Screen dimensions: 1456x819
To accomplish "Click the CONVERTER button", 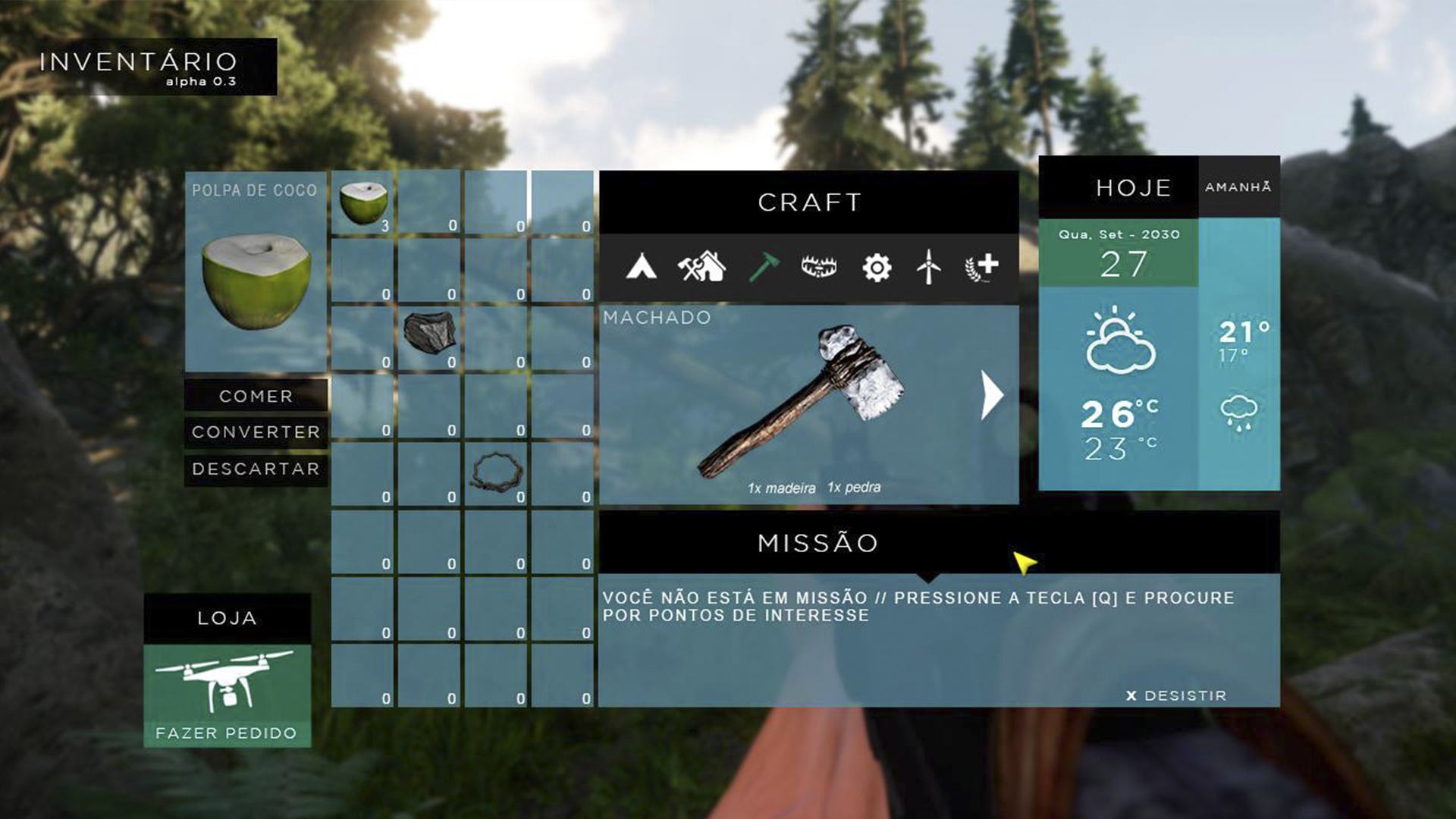I will (x=256, y=432).
